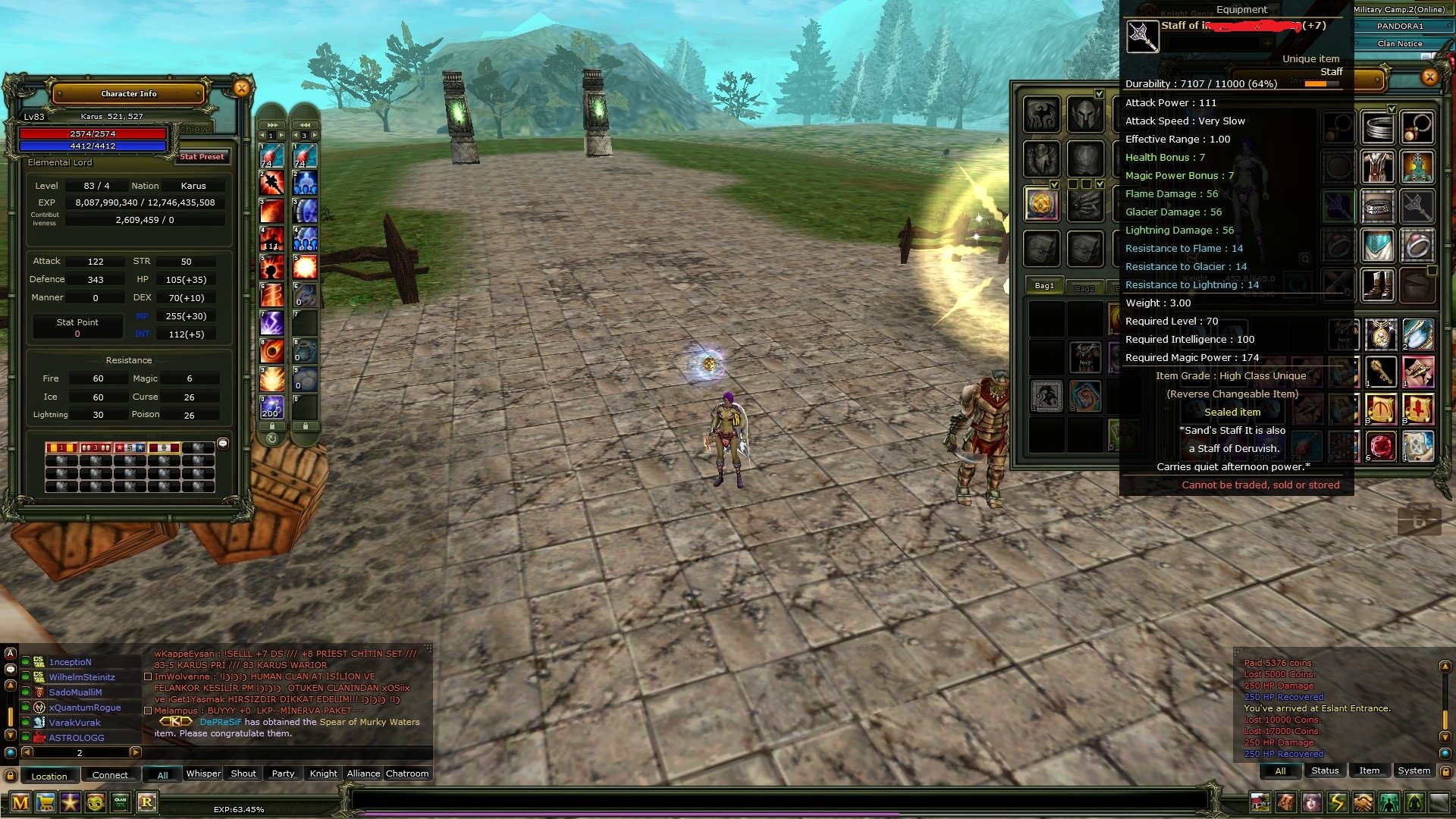The width and height of the screenshot is (1456, 819).
Task: Click the handshake trade icon
Action: click(x=1363, y=802)
